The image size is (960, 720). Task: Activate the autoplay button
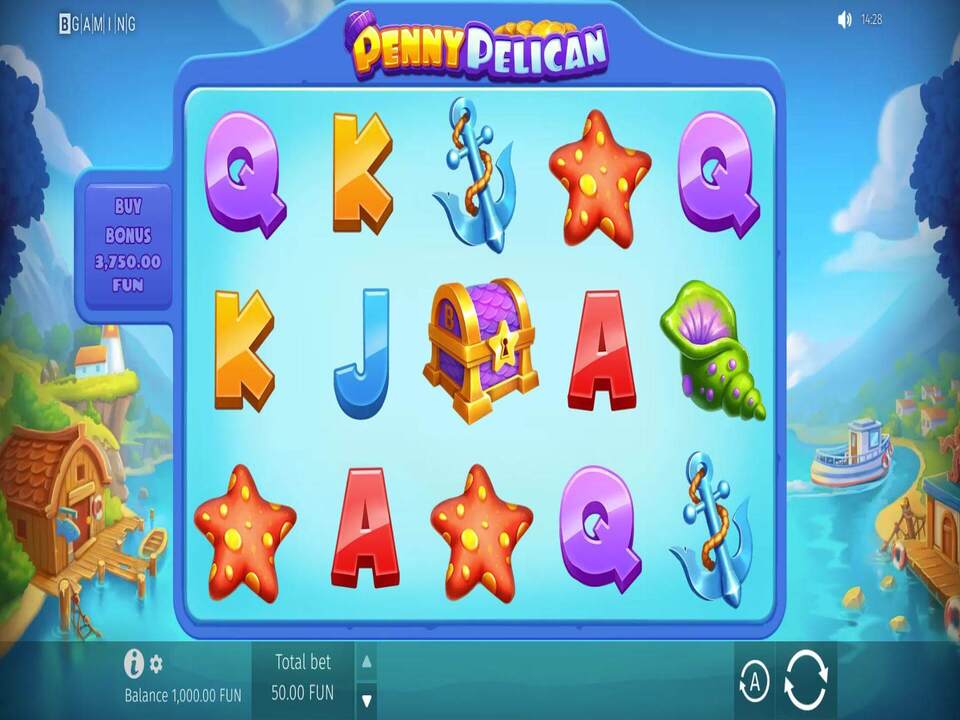[755, 682]
